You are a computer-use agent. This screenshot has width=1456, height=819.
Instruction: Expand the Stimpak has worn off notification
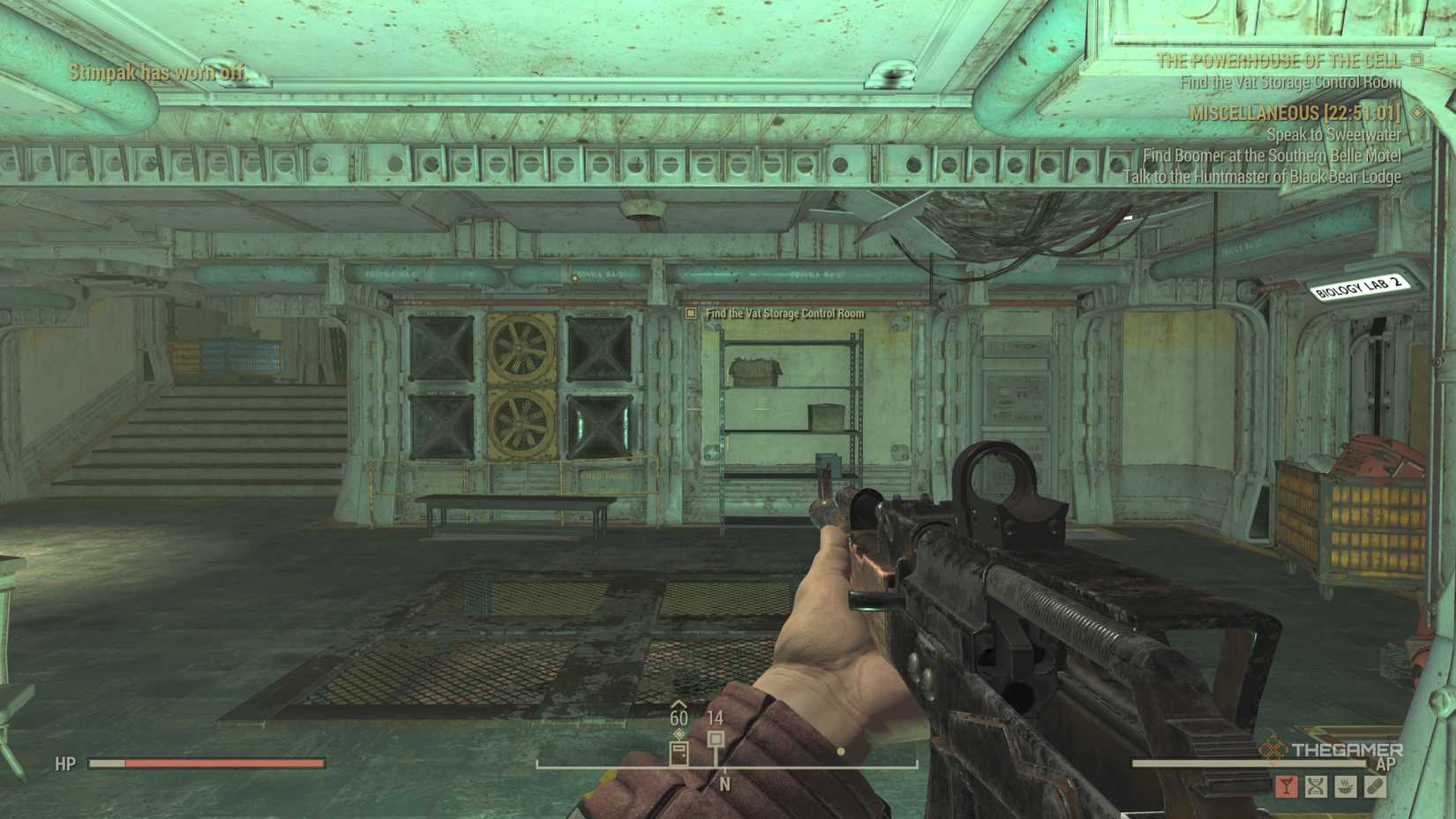pyautogui.click(x=154, y=72)
